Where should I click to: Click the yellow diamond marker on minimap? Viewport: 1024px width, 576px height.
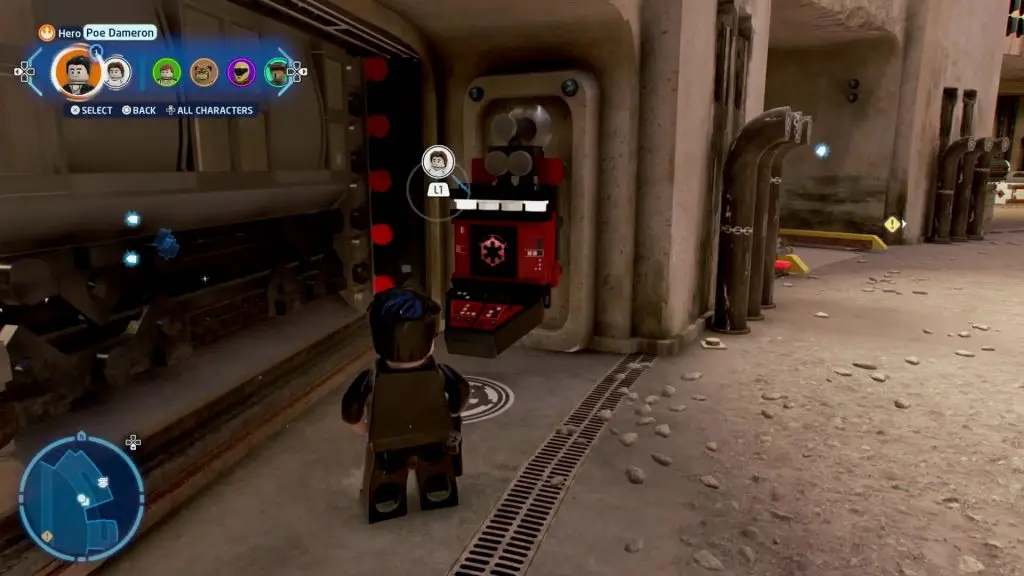click(x=47, y=537)
